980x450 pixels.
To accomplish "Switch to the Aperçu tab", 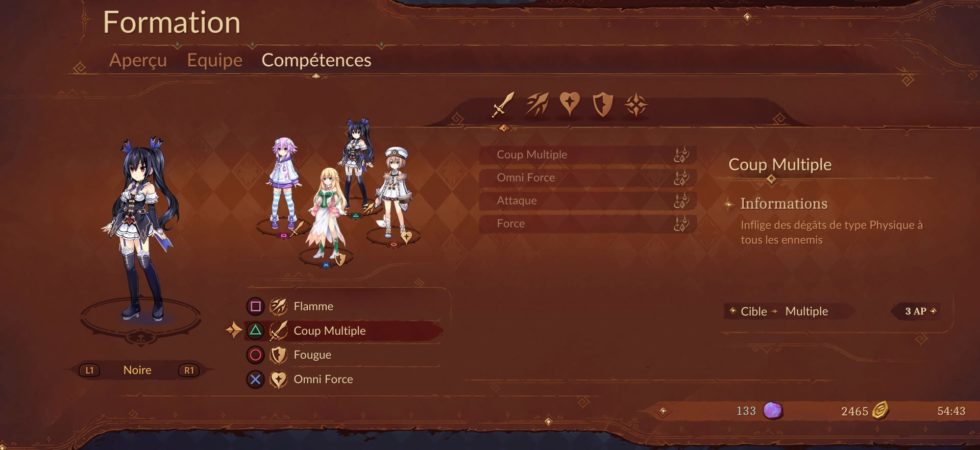I will (140, 60).
